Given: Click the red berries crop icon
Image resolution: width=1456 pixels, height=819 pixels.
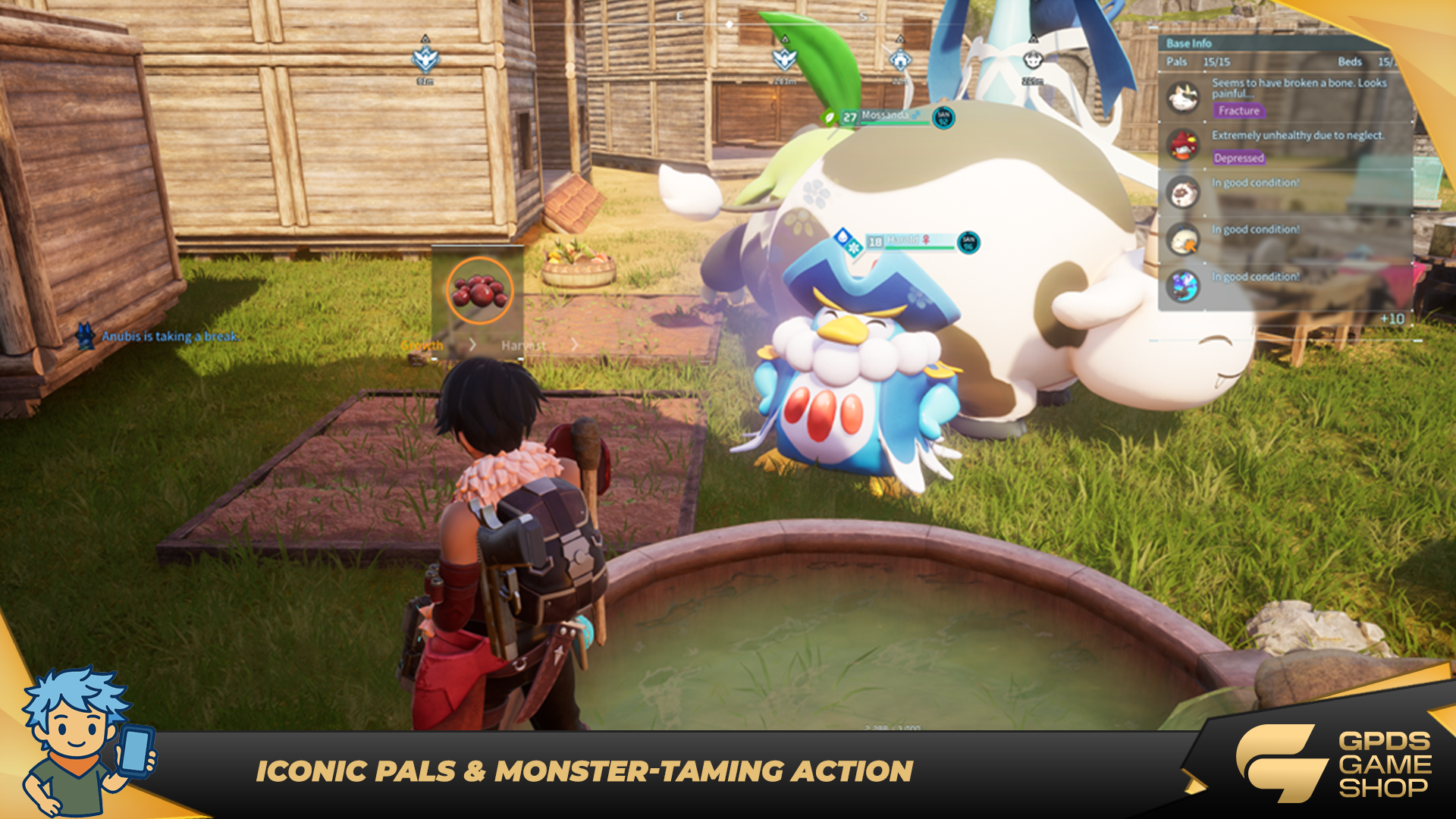Looking at the screenshot, I should pyautogui.click(x=479, y=290).
